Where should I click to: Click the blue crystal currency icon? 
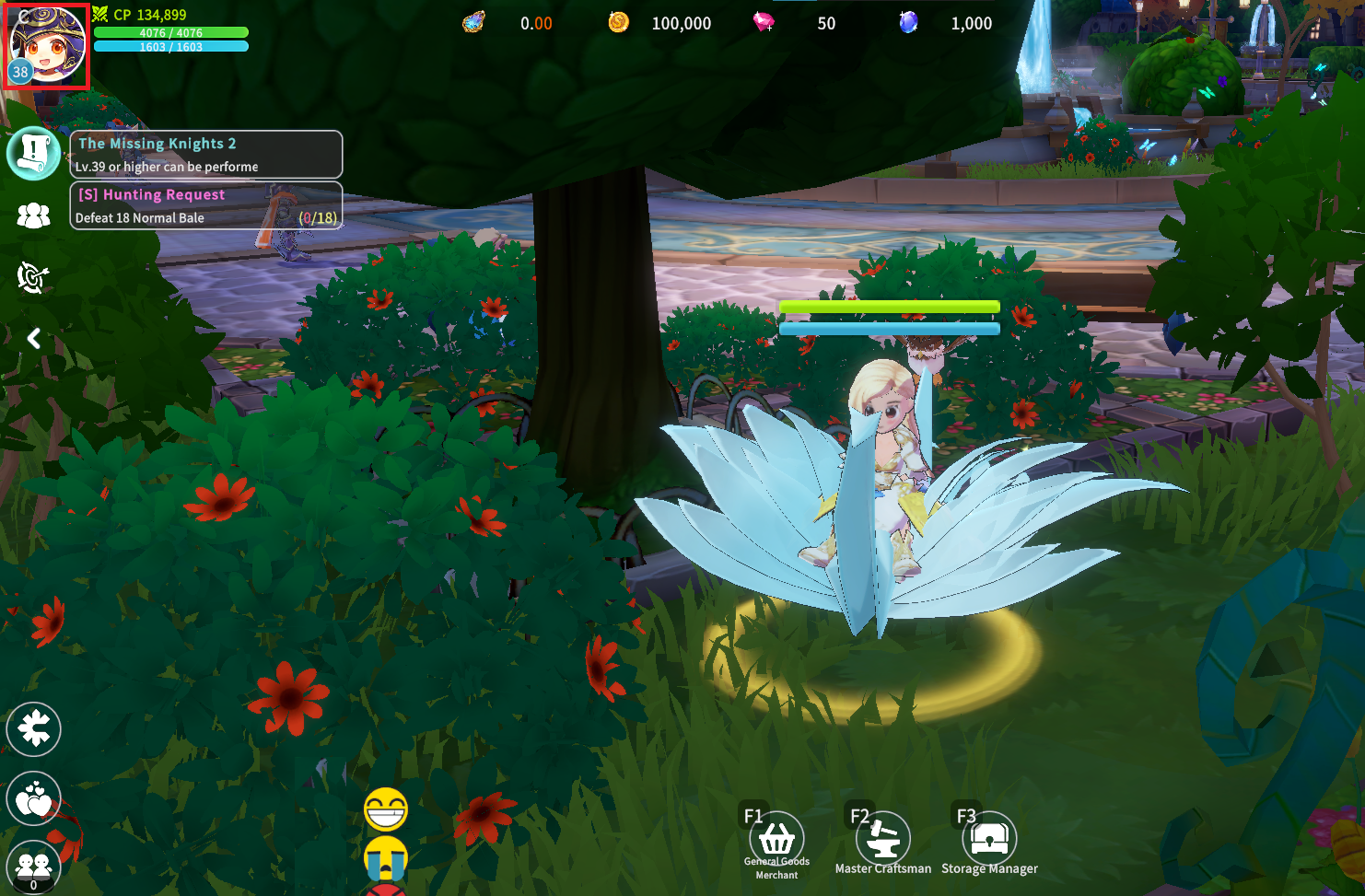[x=908, y=22]
